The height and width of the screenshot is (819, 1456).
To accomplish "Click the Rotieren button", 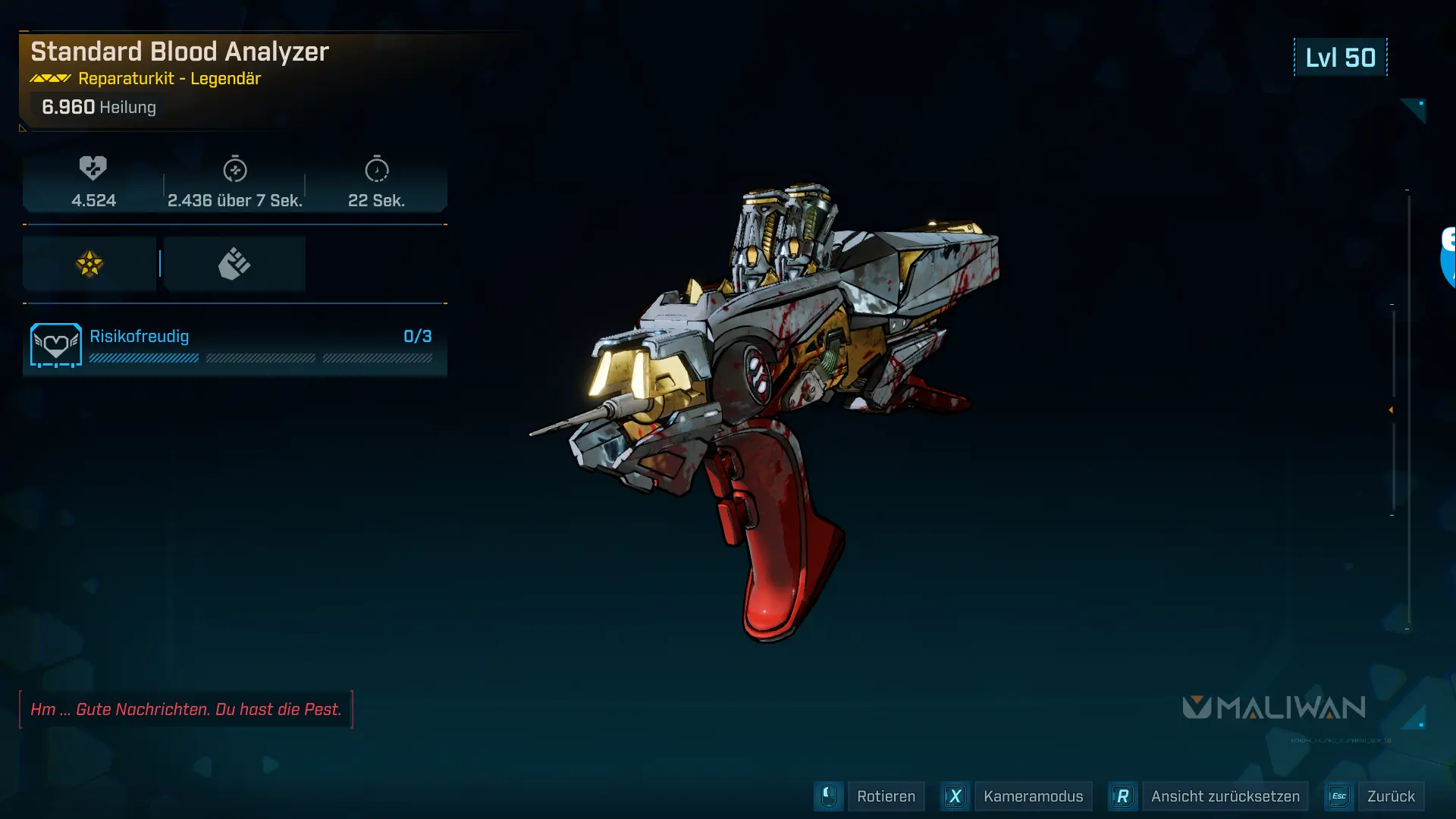I will [885, 796].
